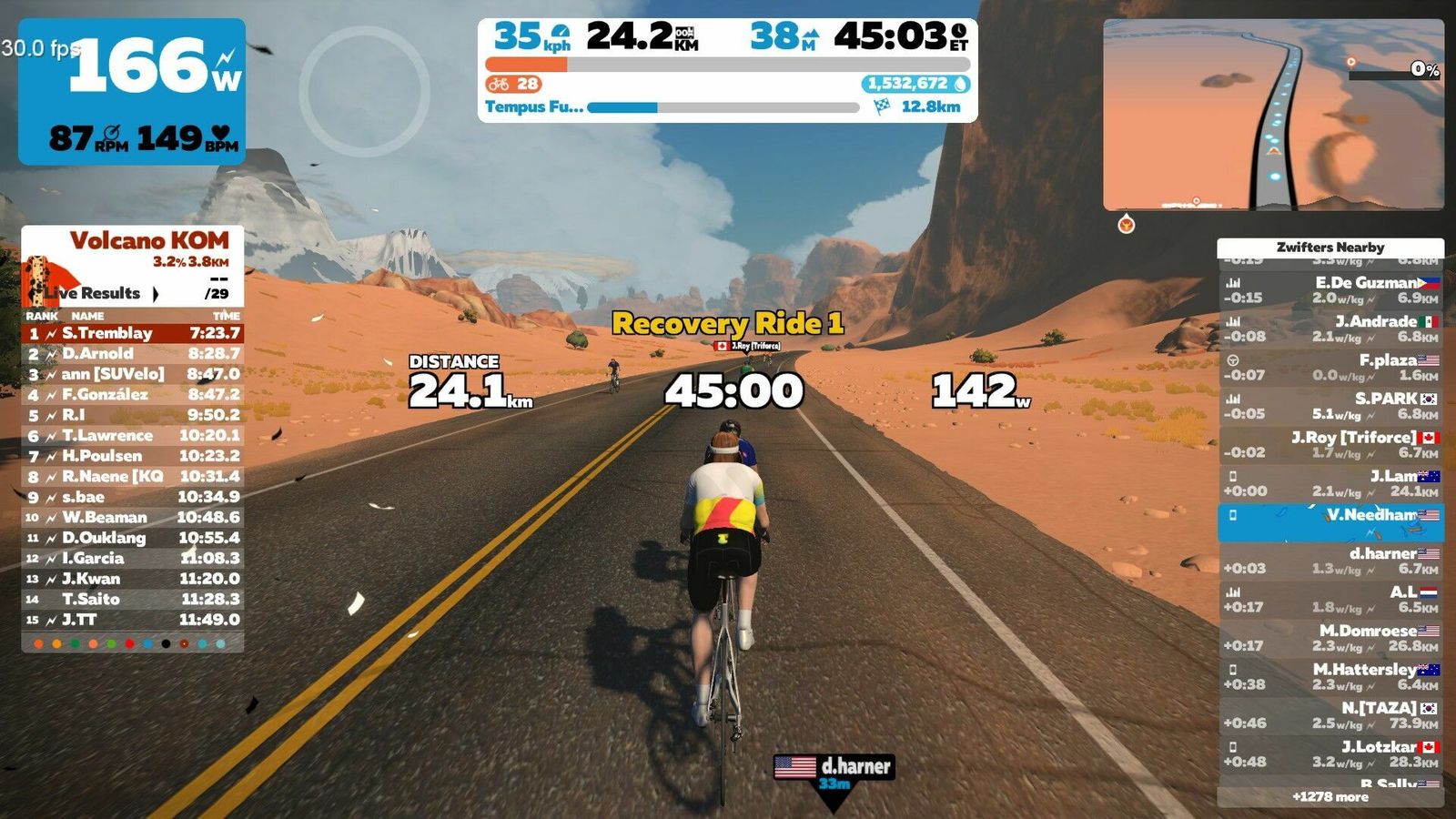This screenshot has height=819, width=1456.
Task: Select M.Hattersley from nearby riders
Action: [1330, 677]
